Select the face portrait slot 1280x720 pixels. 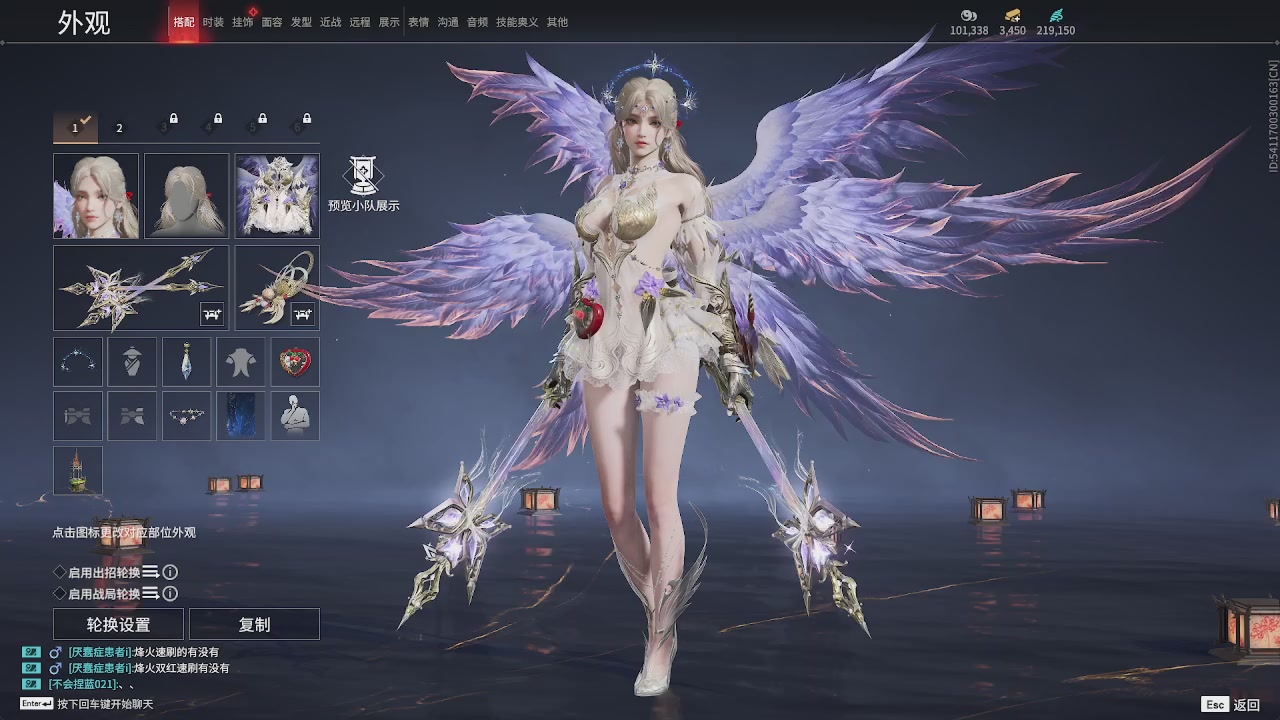[x=96, y=196]
